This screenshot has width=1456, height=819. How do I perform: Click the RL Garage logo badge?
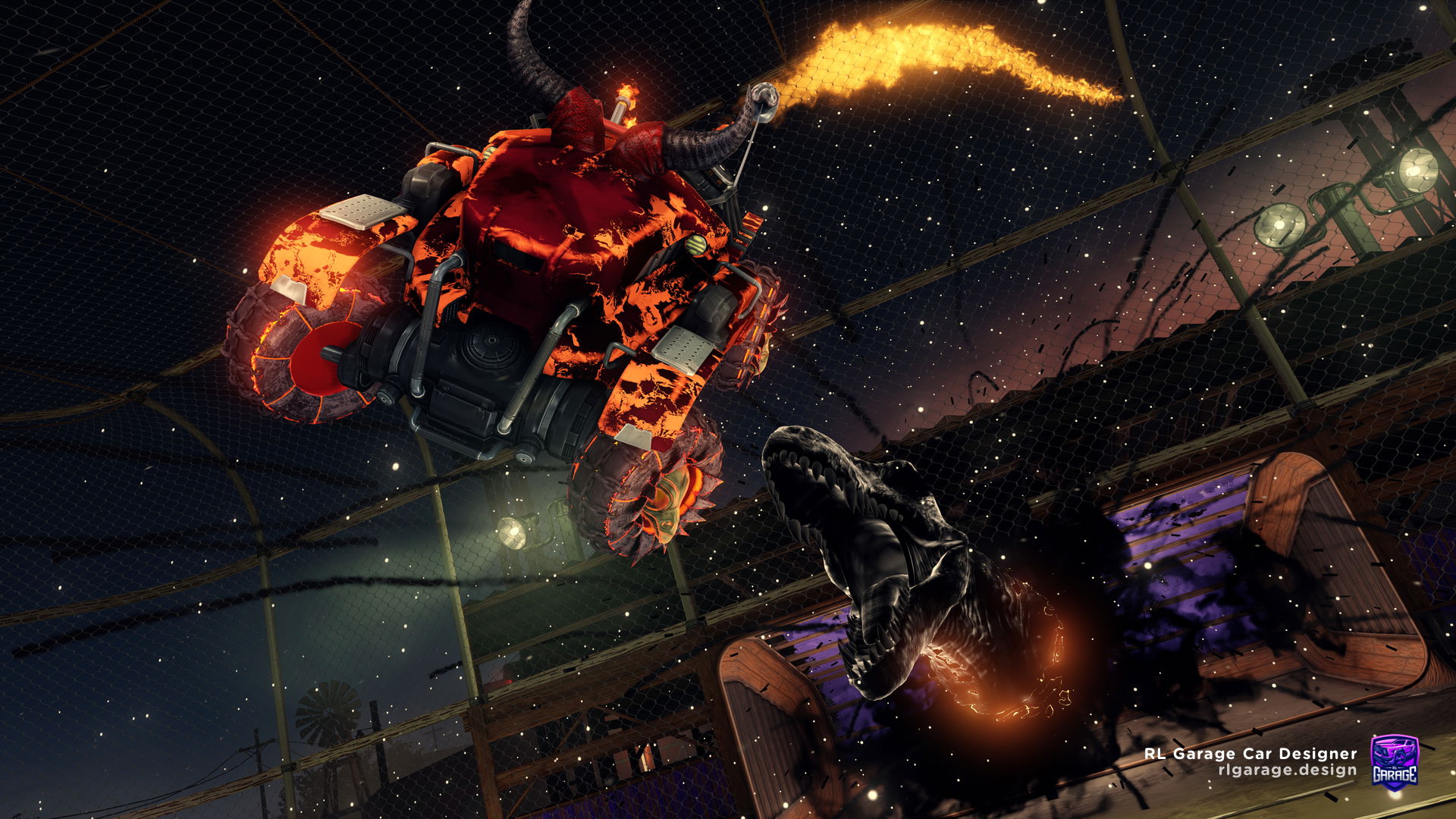tap(1394, 761)
